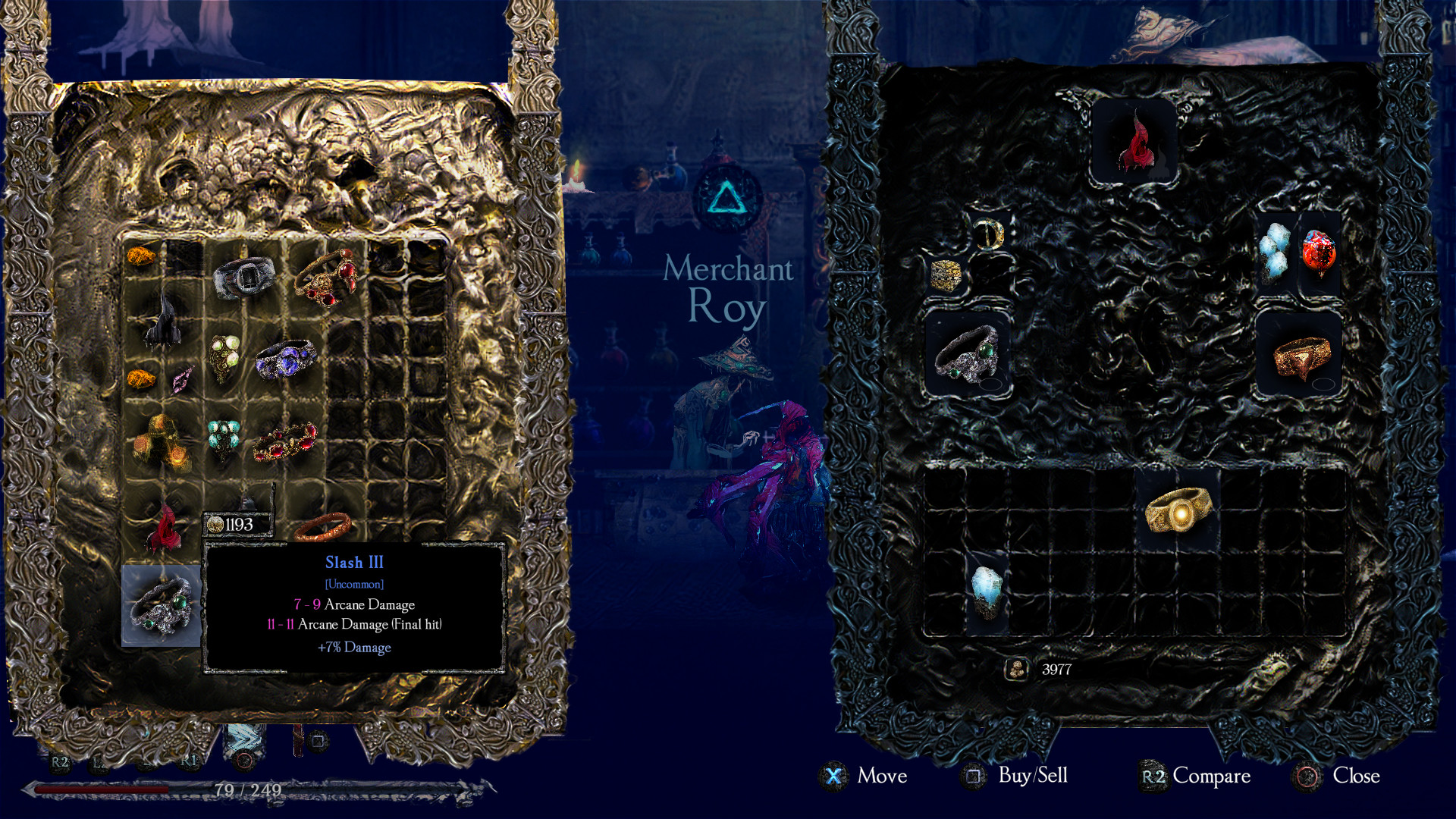Select the equipped Slash III ring slot
Viewport: 1456px width, 819px height.
click(162, 607)
